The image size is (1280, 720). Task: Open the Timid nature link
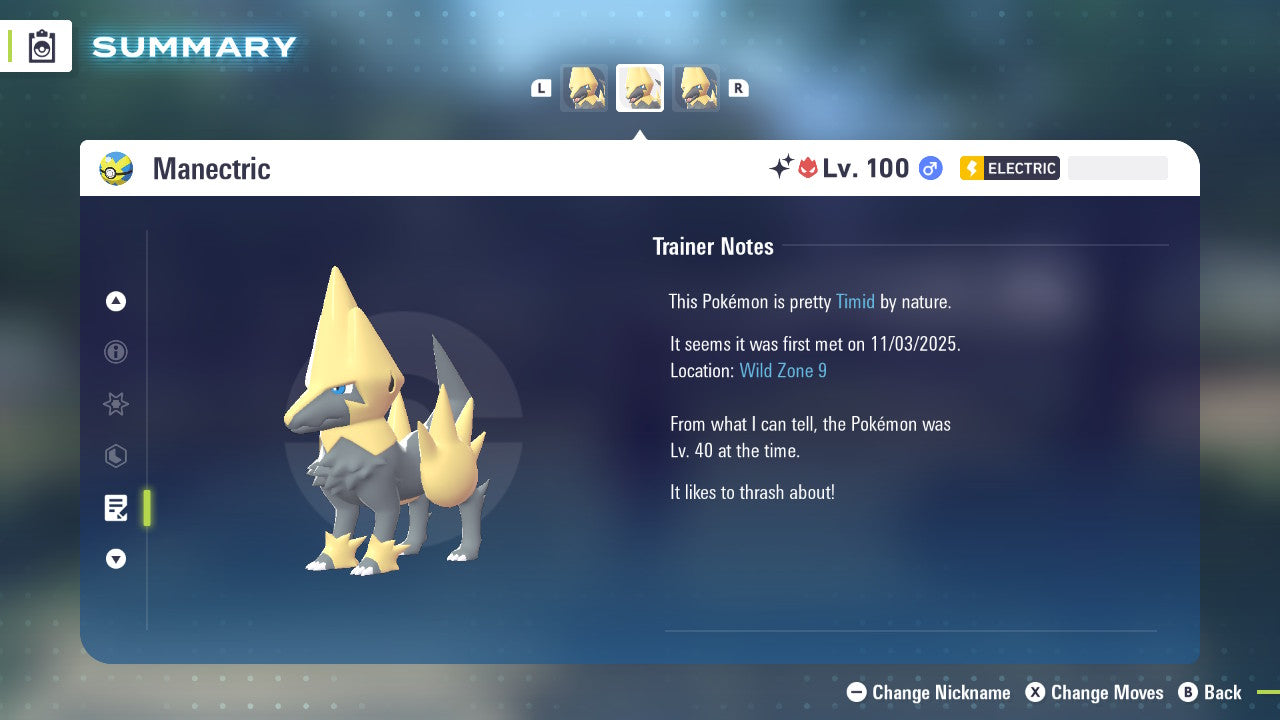click(x=855, y=301)
